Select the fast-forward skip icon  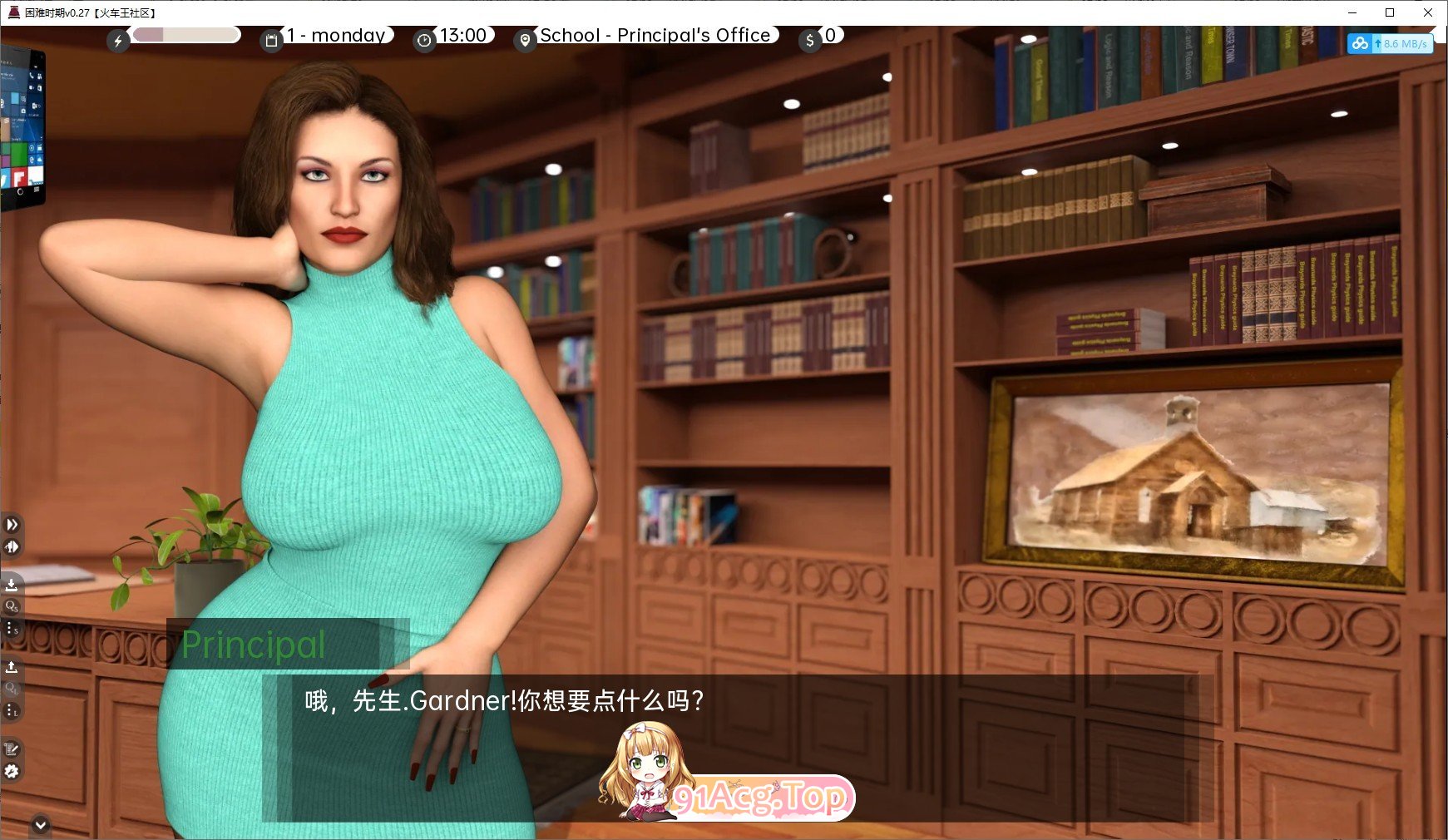pos(12,525)
